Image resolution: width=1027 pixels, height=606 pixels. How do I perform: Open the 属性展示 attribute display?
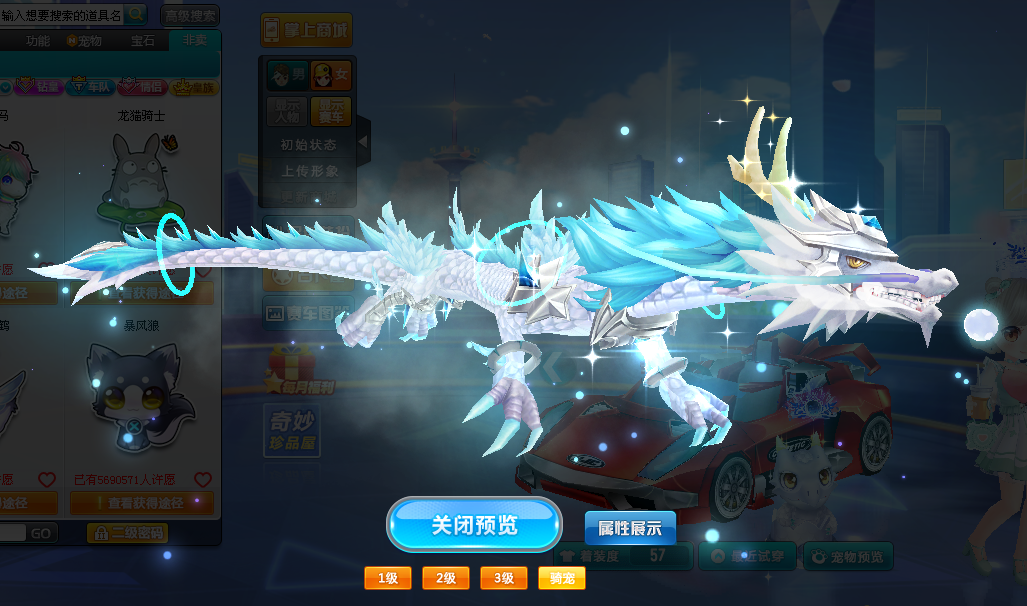pyautogui.click(x=630, y=528)
